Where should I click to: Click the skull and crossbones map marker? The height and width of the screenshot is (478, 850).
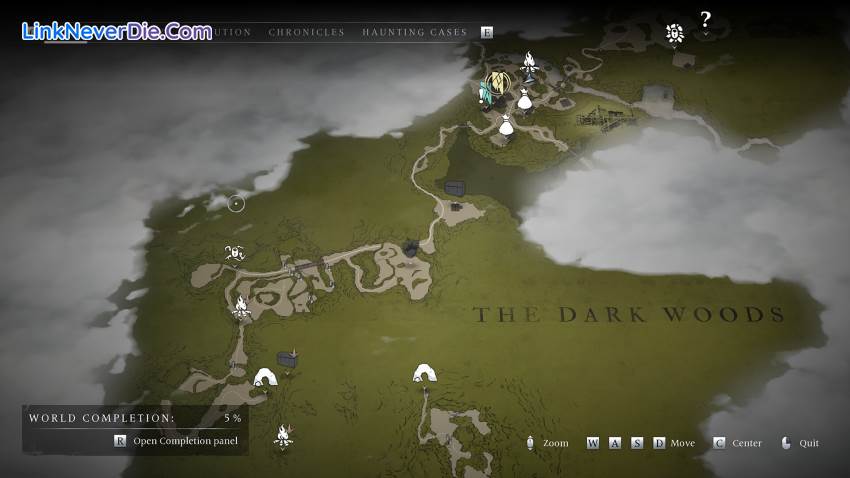click(235, 253)
